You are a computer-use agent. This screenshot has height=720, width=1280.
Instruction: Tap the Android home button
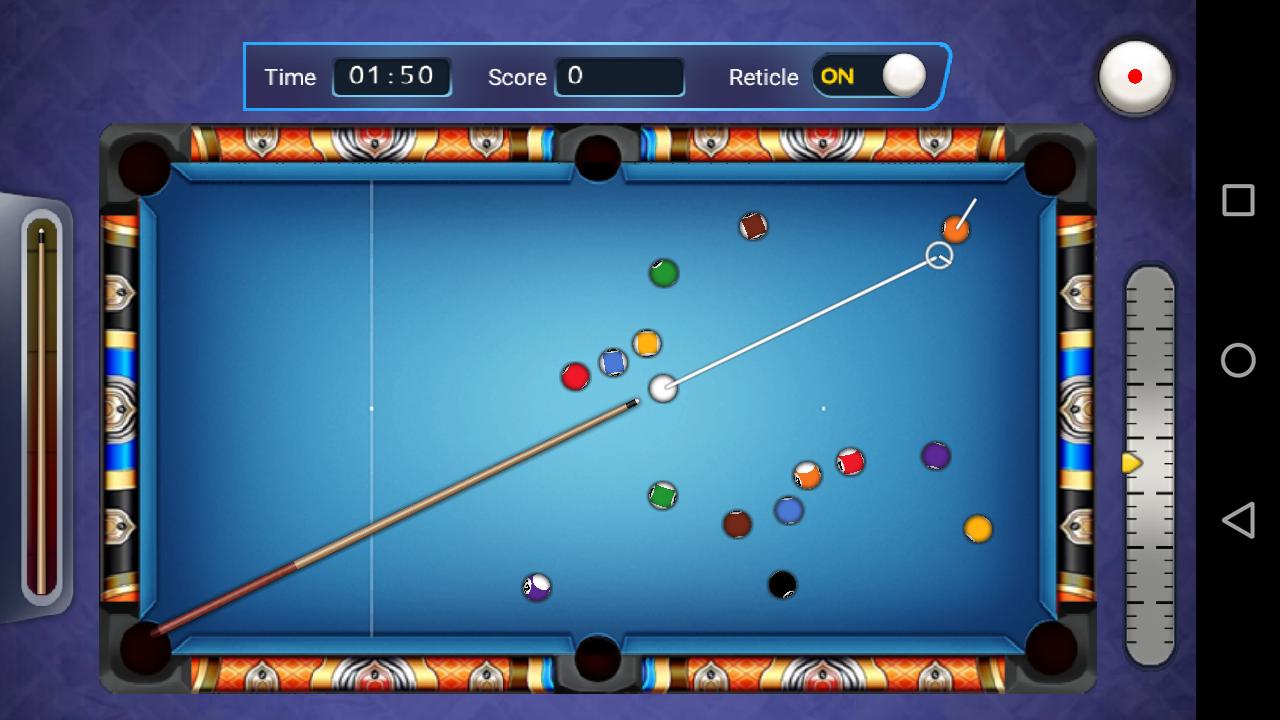coord(1238,360)
